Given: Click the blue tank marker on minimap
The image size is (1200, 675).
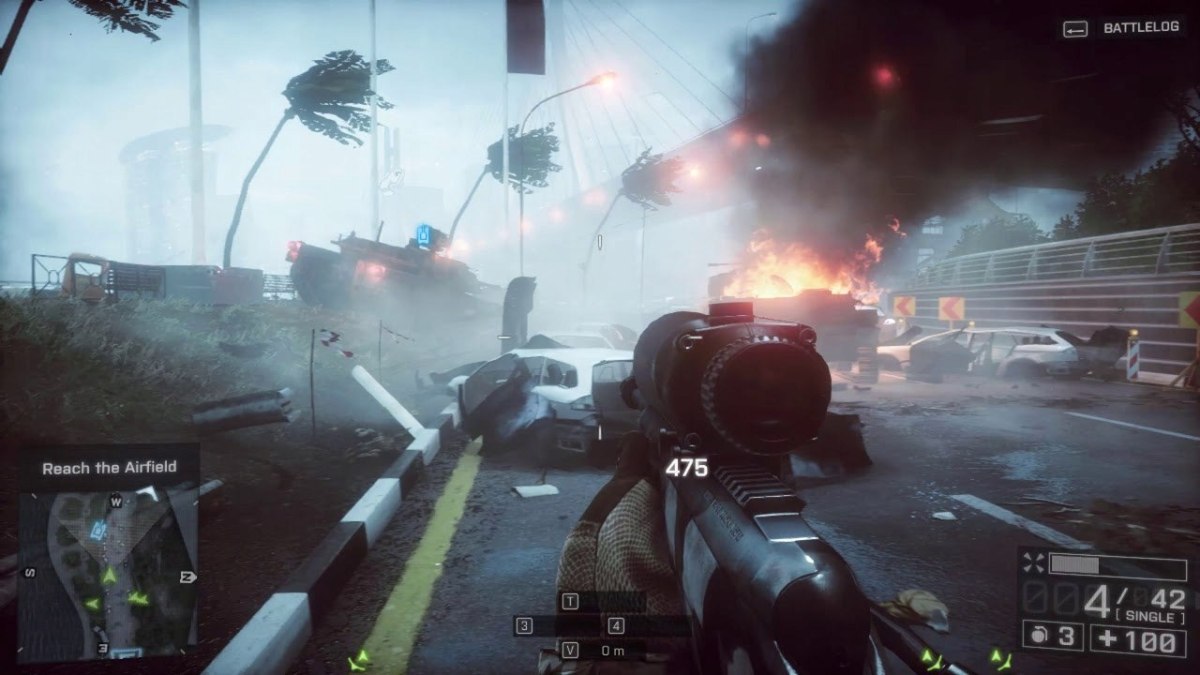Looking at the screenshot, I should pyautogui.click(x=98, y=531).
